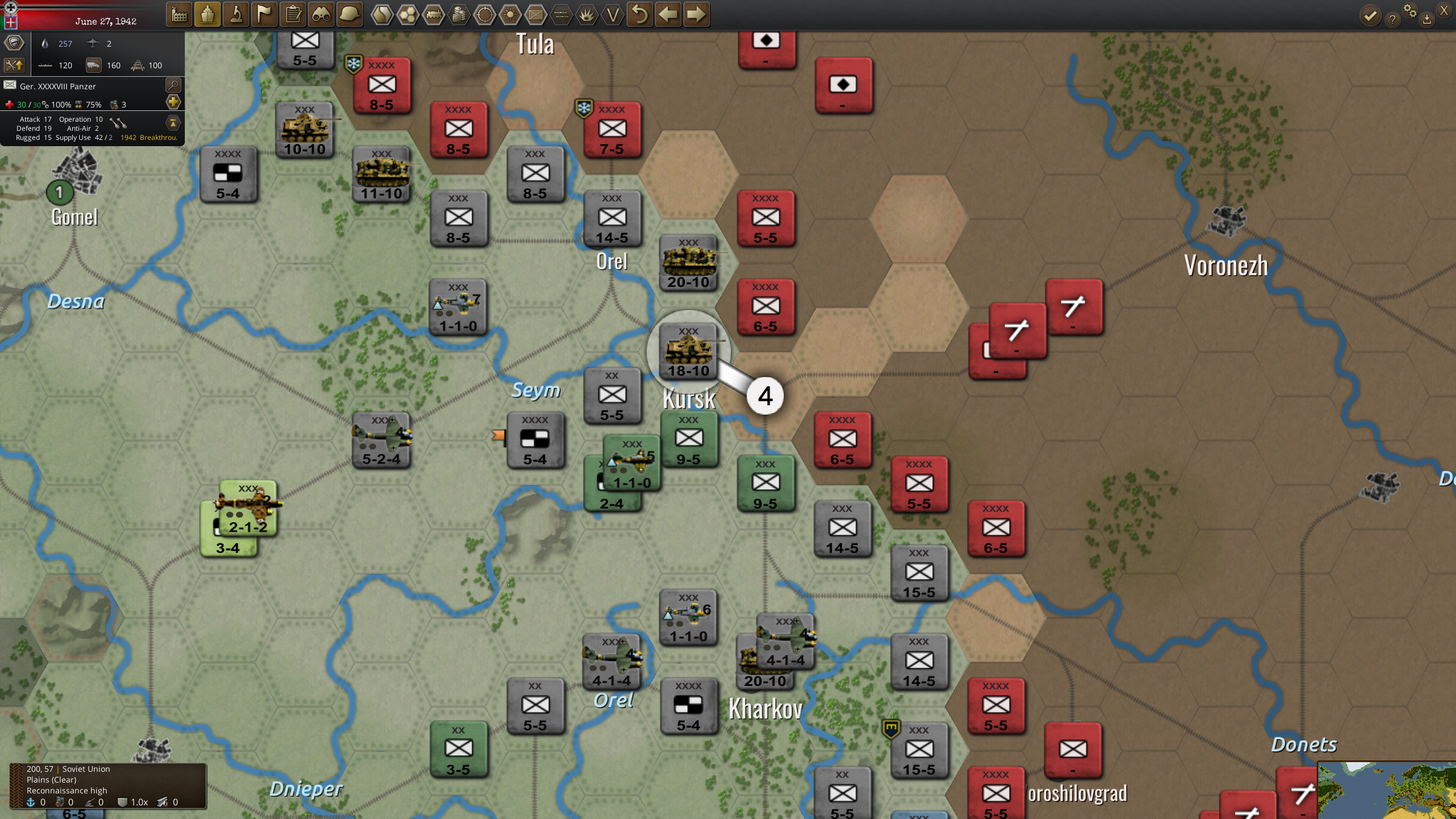
Task: Open the helmet units roster
Action: (x=350, y=15)
